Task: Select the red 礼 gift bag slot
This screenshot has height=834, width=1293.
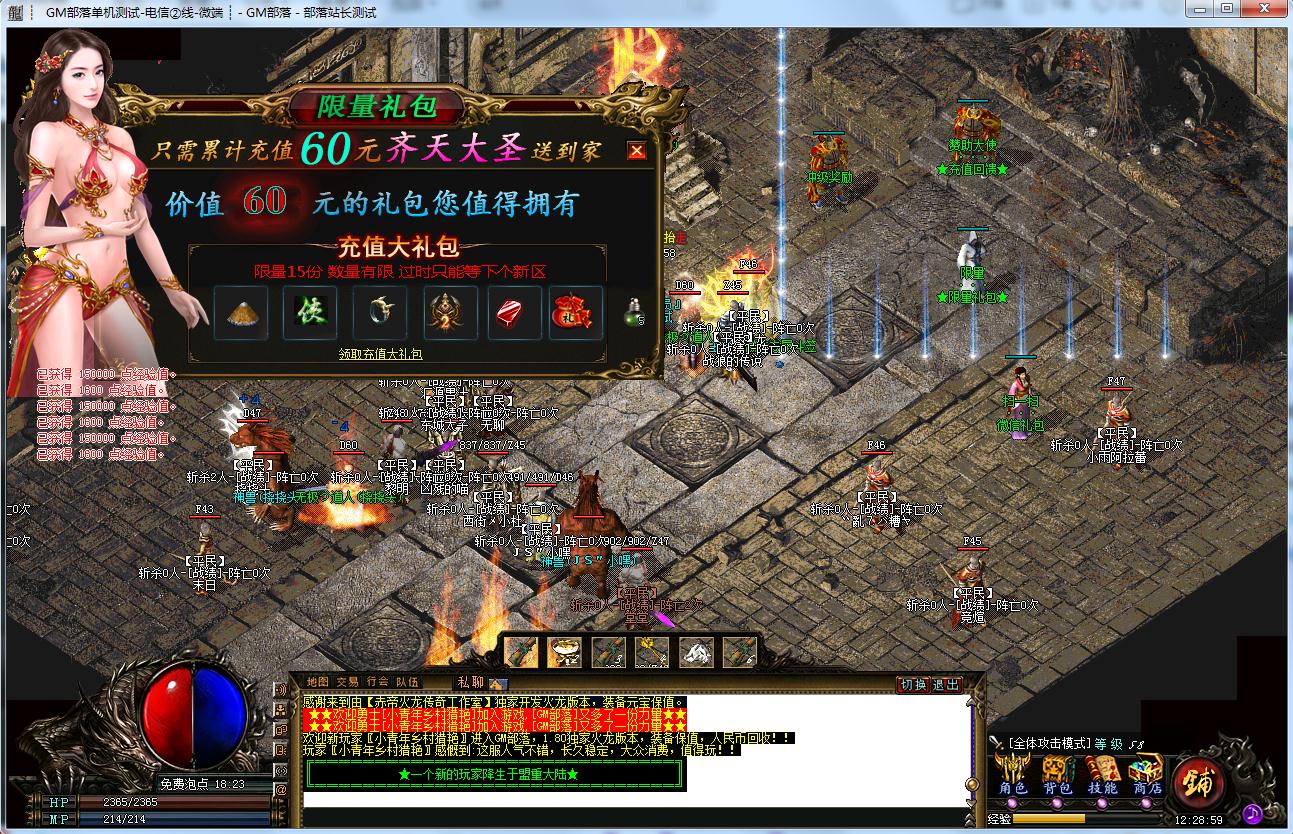Action: click(x=576, y=313)
